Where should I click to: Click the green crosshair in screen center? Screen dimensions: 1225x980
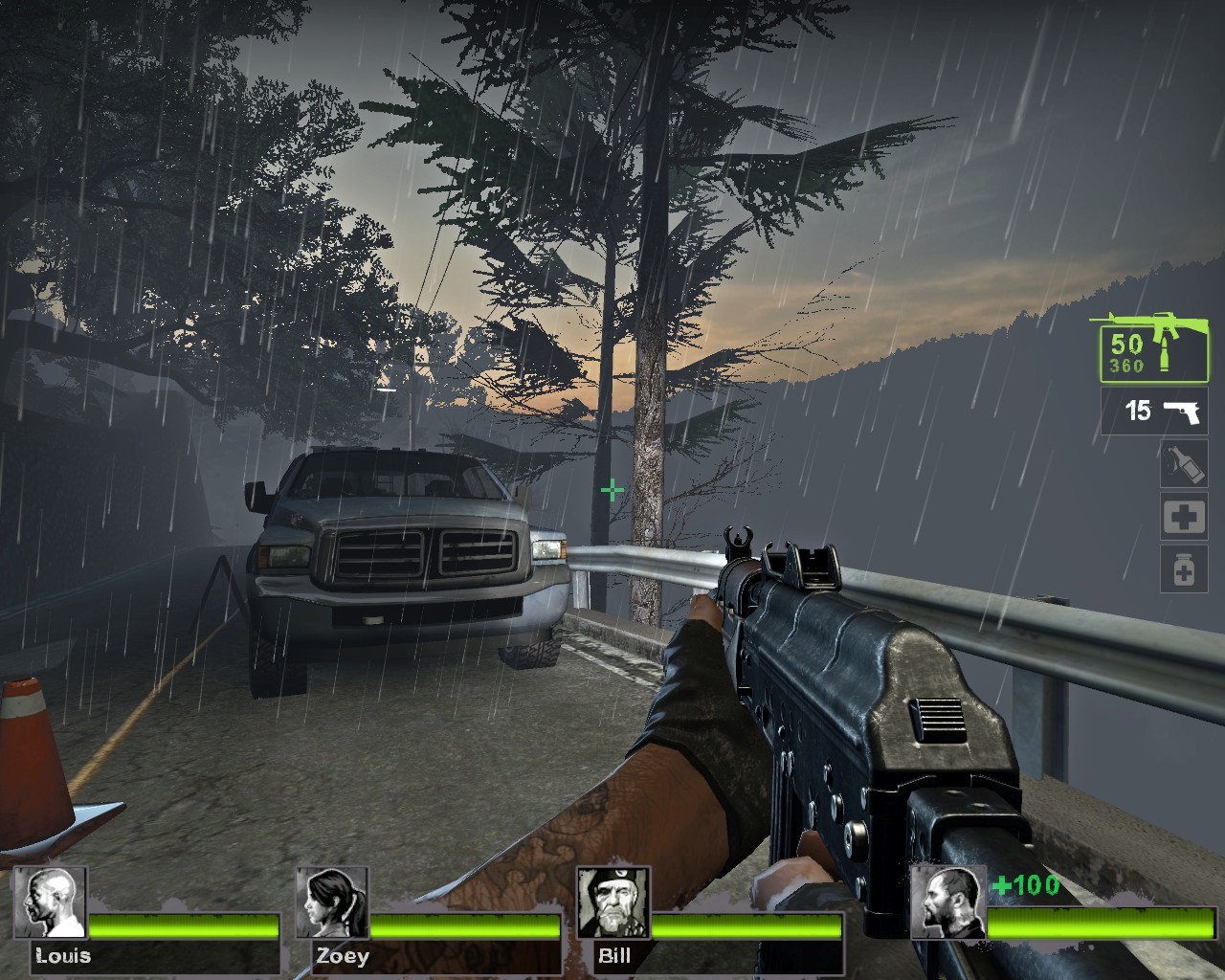coord(612,489)
